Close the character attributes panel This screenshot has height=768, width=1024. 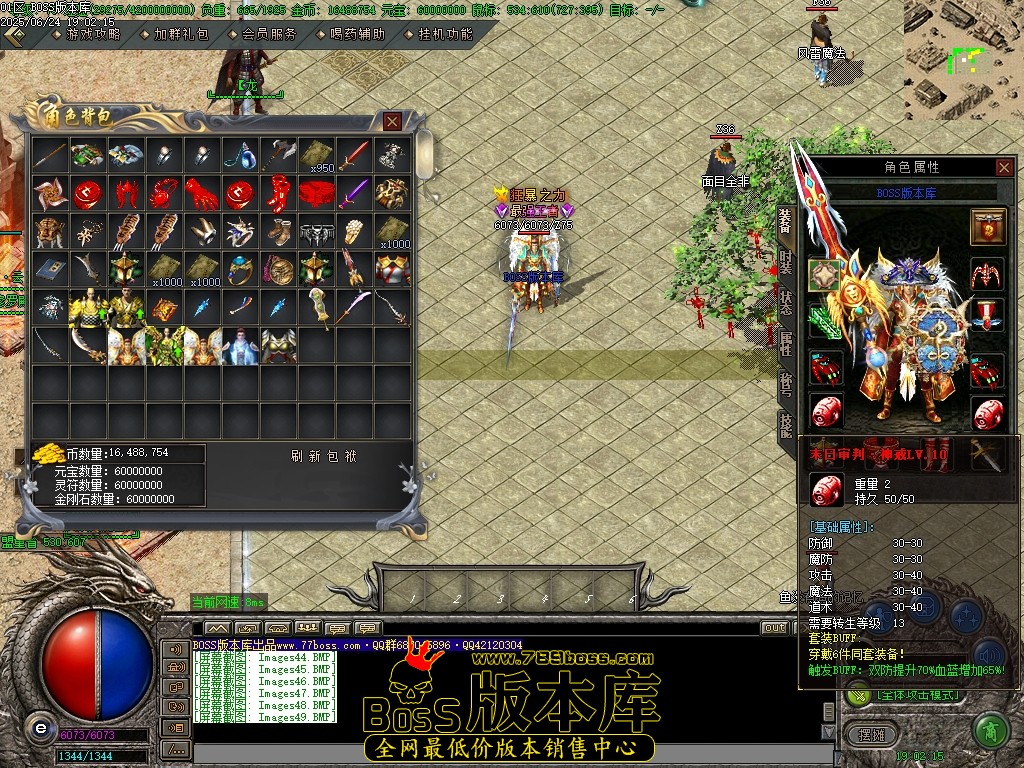coord(1004,167)
